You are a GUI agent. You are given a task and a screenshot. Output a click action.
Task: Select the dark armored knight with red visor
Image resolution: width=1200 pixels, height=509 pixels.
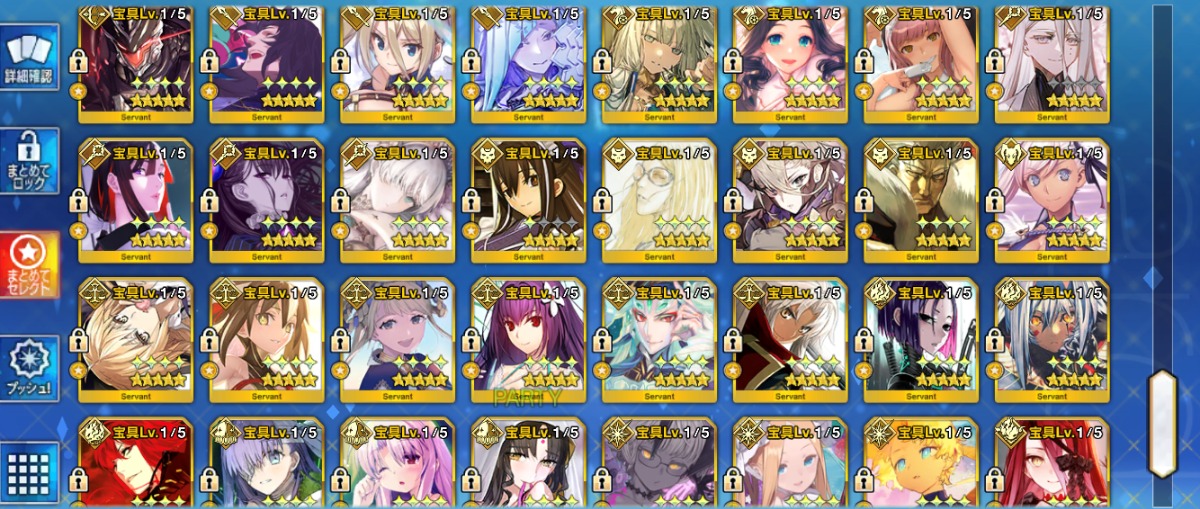click(135, 60)
